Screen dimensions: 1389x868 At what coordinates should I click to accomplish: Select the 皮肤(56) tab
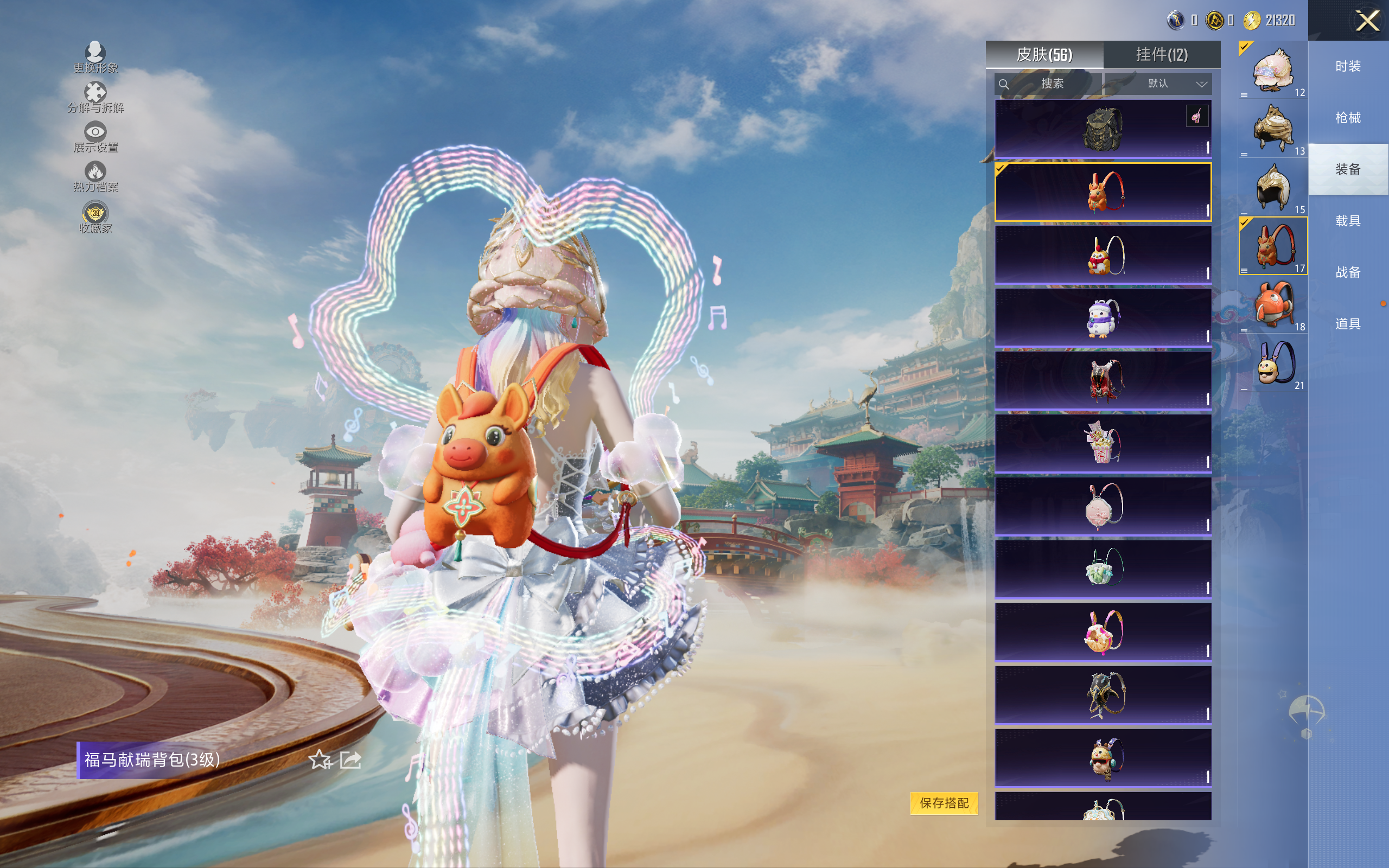pos(1044,55)
